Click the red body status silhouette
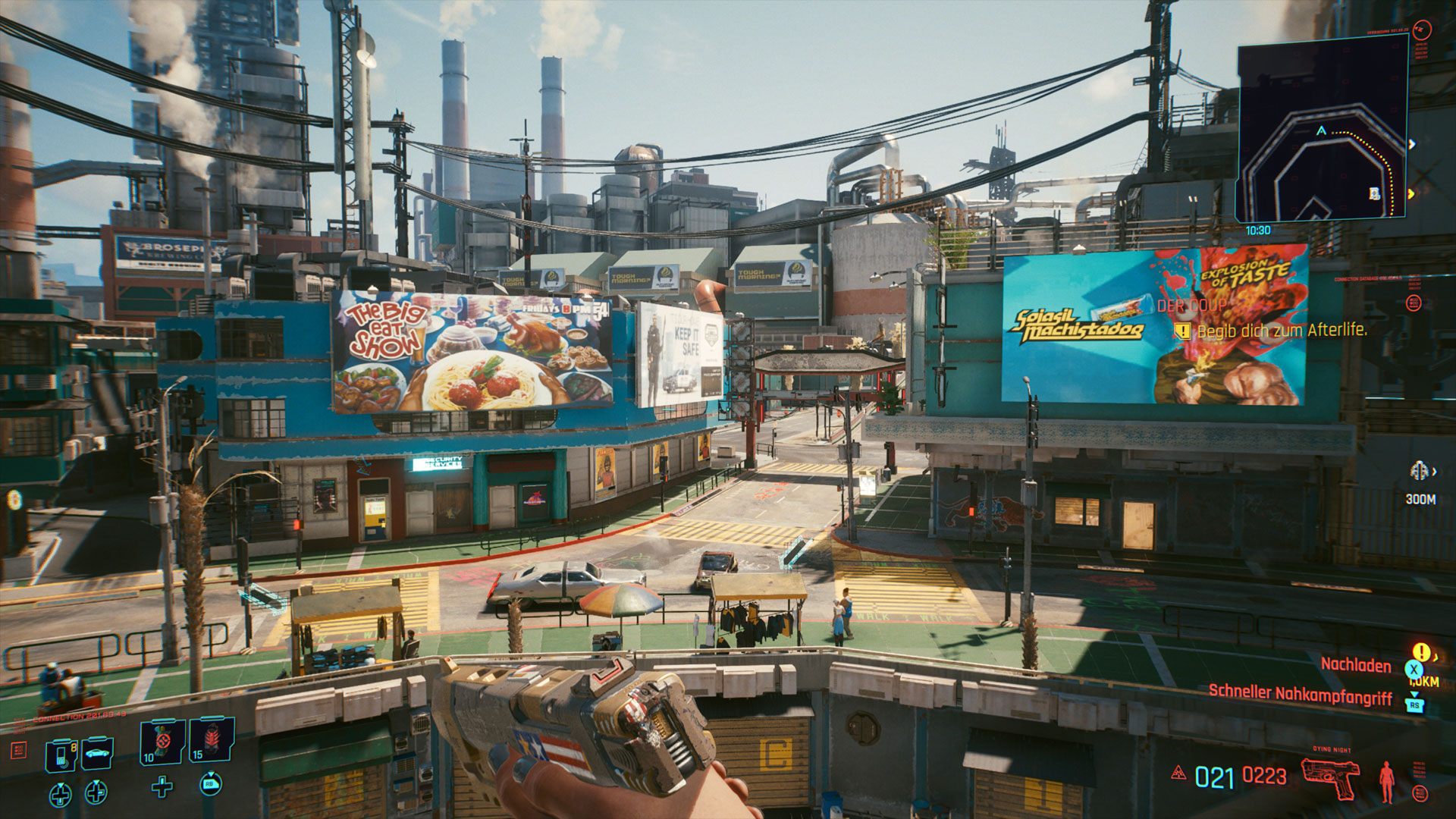Viewport: 1456px width, 819px height. click(1386, 781)
